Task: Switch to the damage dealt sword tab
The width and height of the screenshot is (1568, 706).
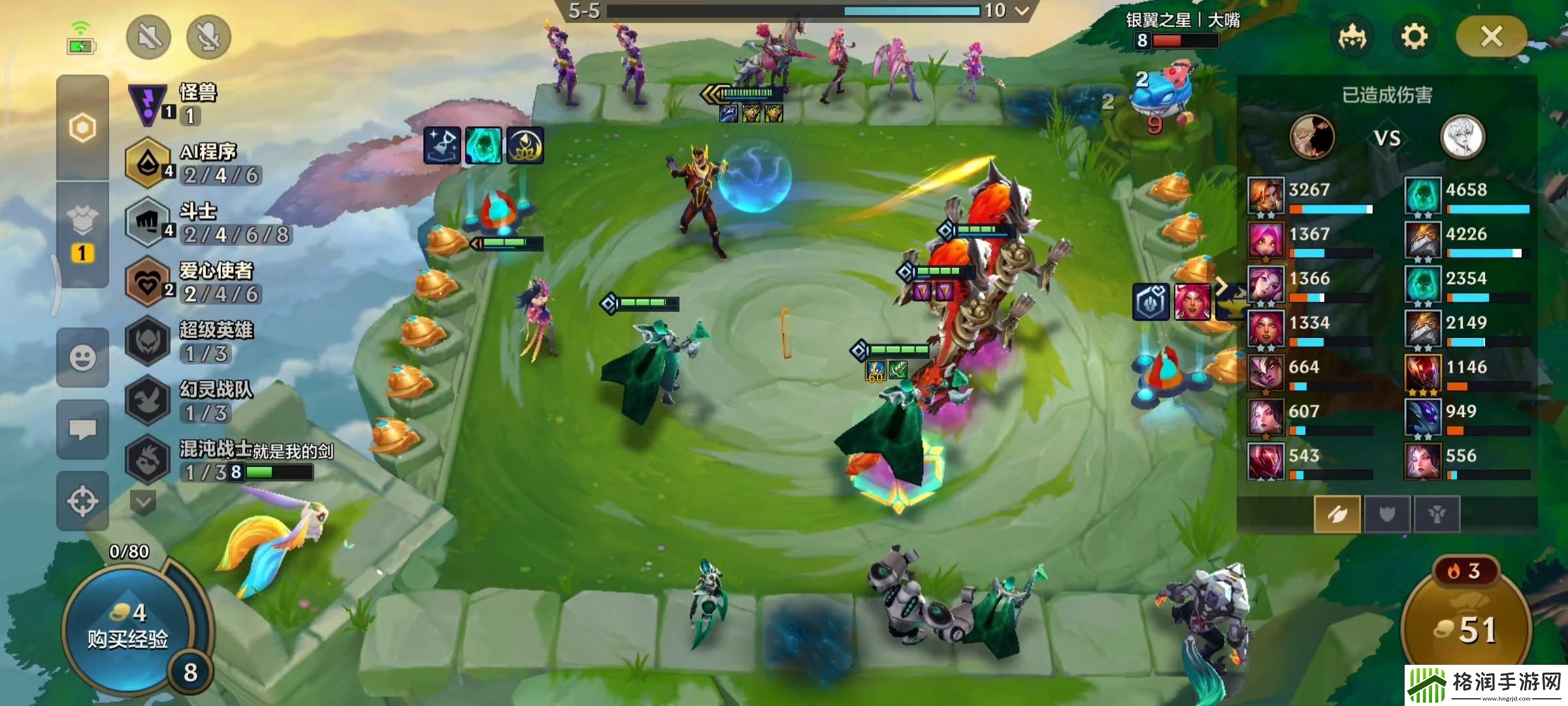Action: tap(1337, 514)
